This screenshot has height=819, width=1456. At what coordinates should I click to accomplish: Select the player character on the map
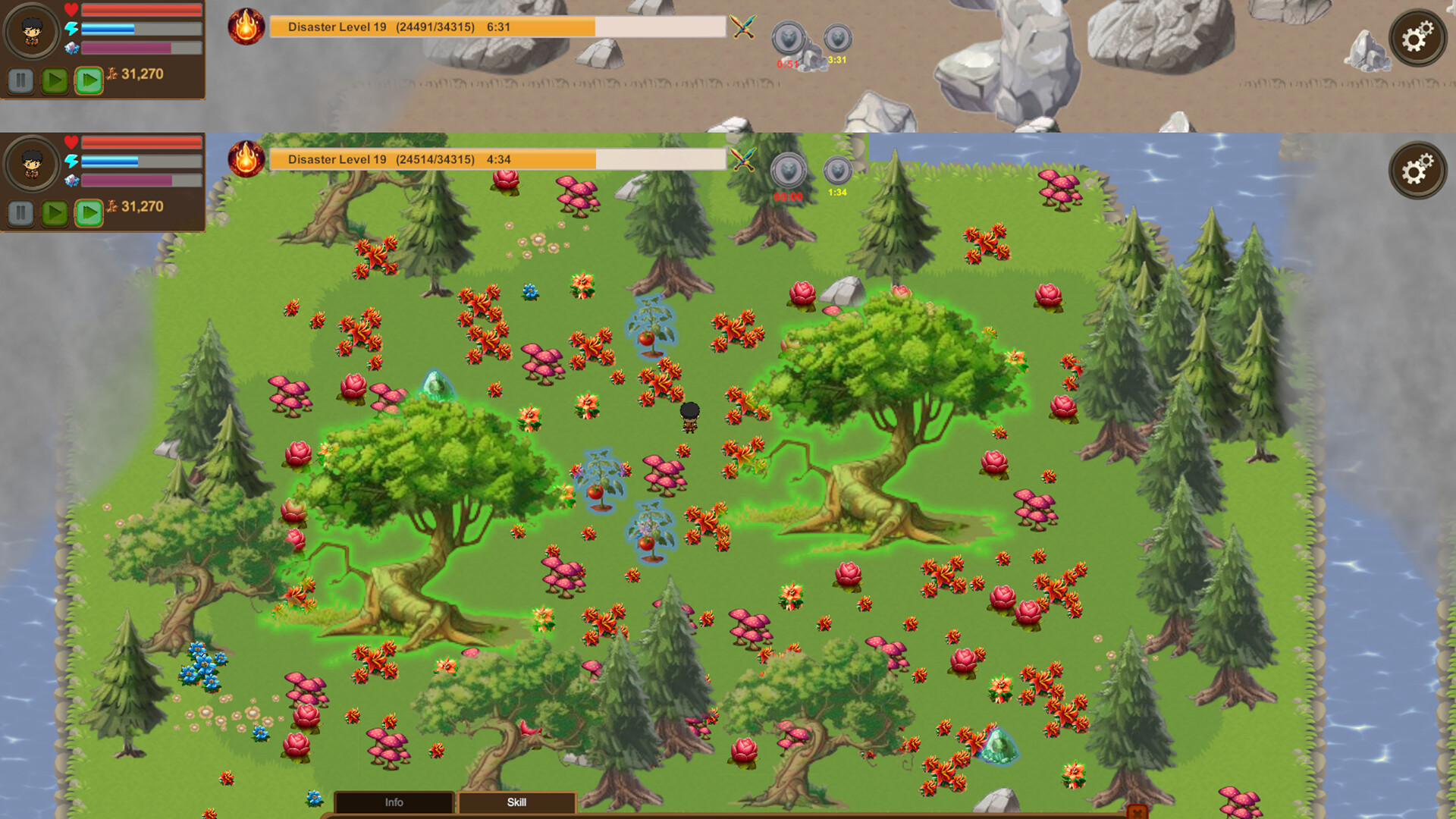click(689, 417)
